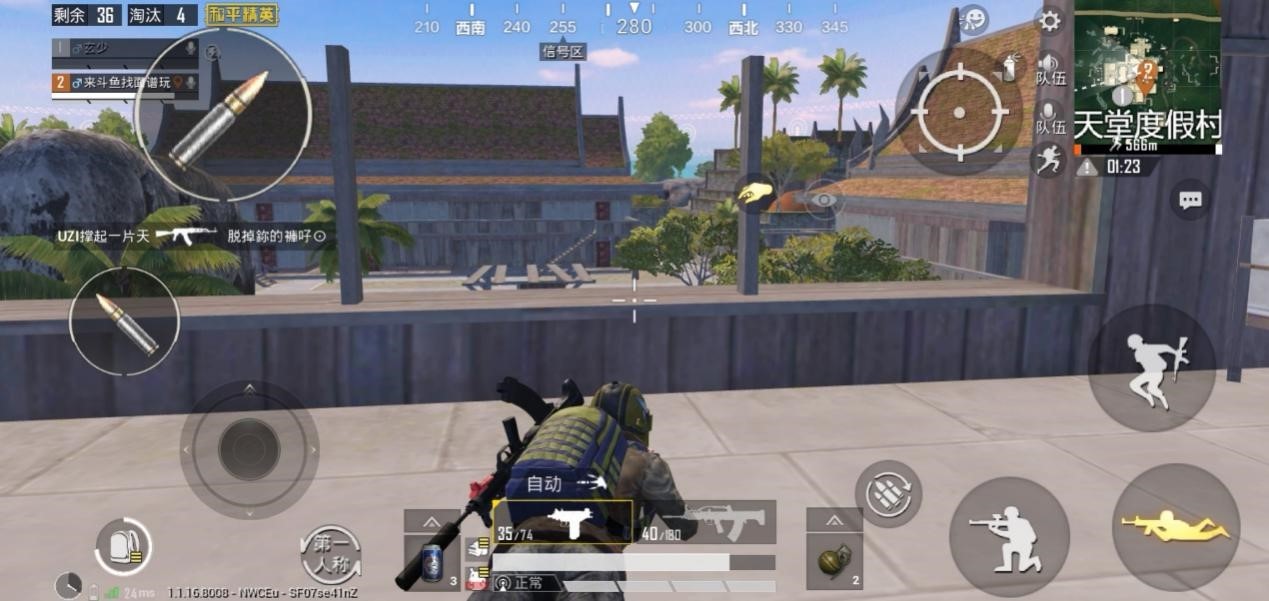This screenshot has width=1269, height=601.
Task: Crouch with the kneeling soldier button
Action: point(1009,536)
